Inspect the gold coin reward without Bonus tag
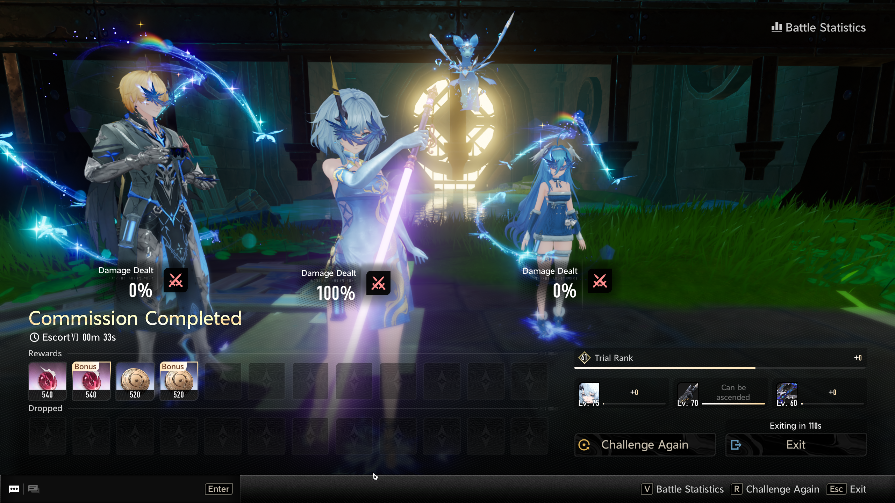The image size is (895, 503). pyautogui.click(x=135, y=380)
